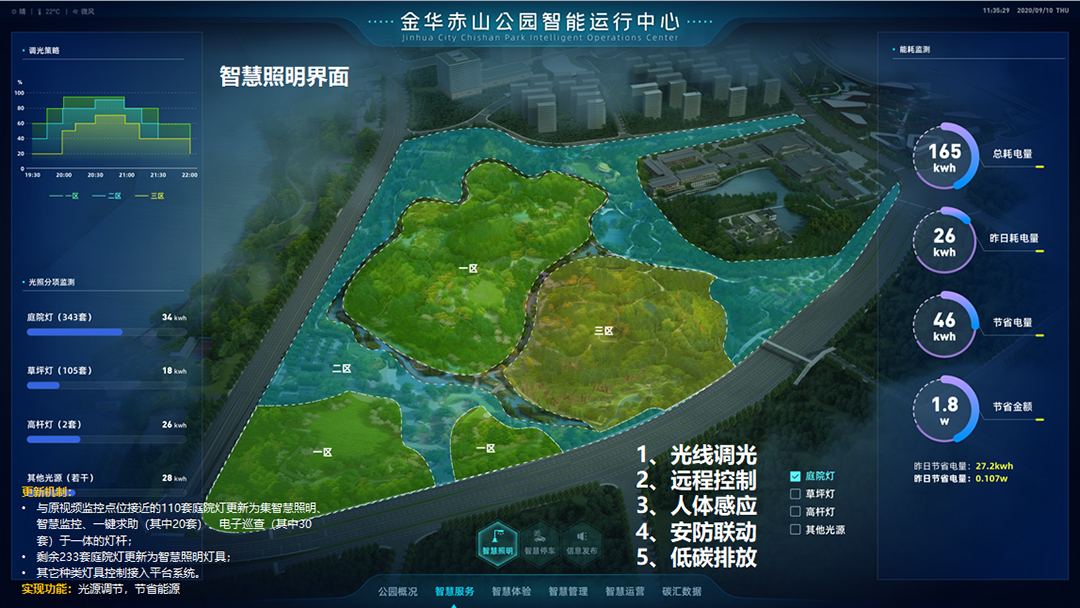This screenshot has width=1080, height=608.
Task: Choose the 信息发布 hexagon button
Action: coord(582,541)
